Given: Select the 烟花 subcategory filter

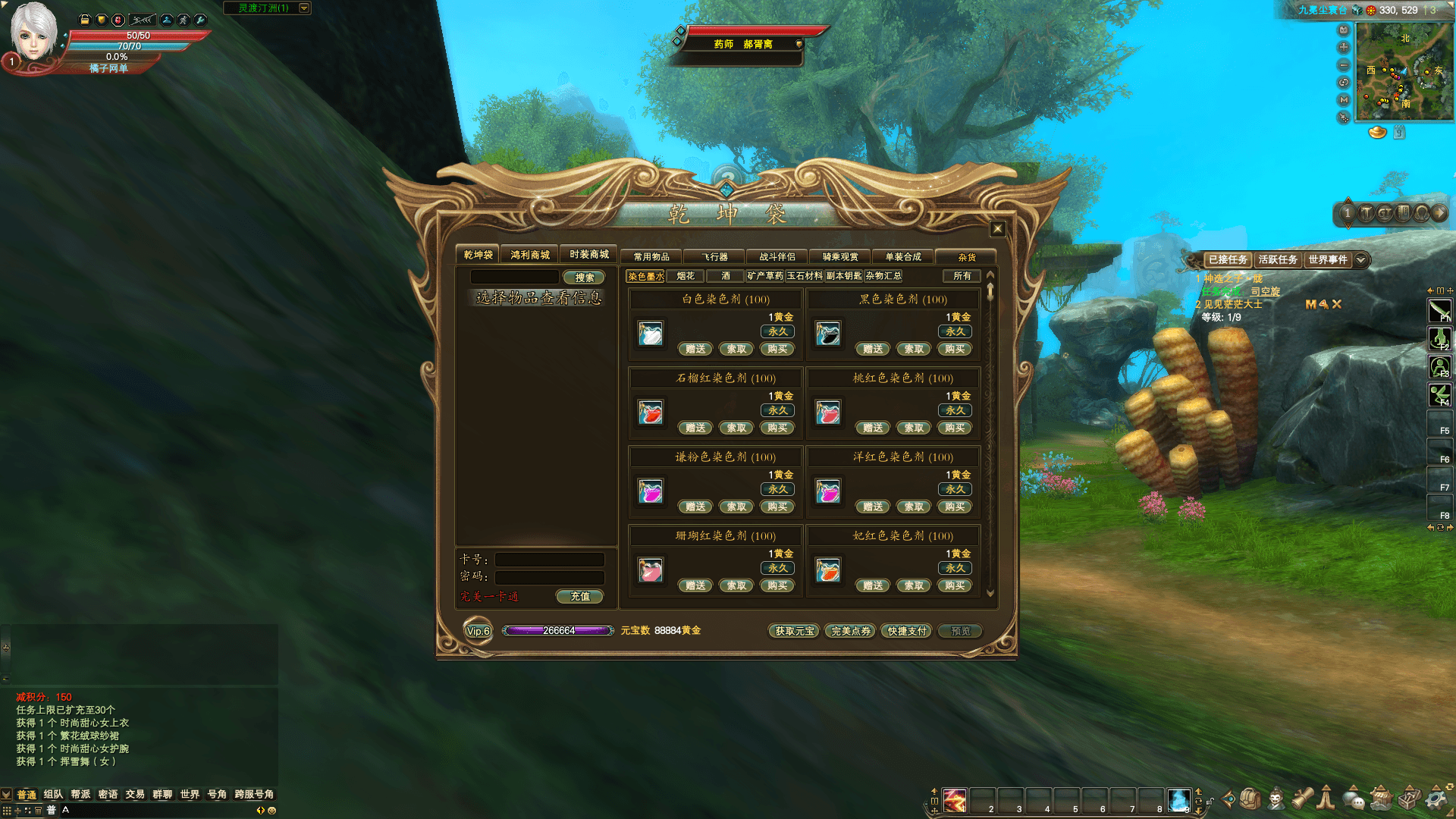Looking at the screenshot, I should [686, 276].
